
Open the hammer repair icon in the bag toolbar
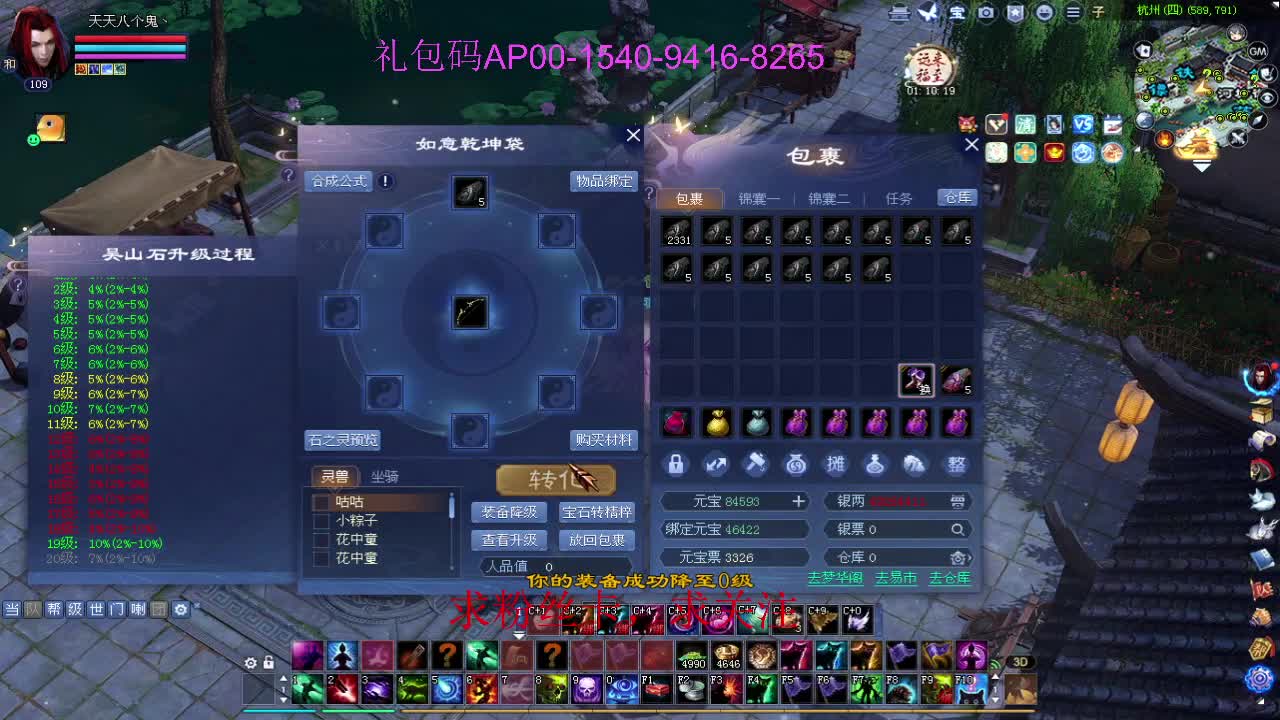pos(756,462)
